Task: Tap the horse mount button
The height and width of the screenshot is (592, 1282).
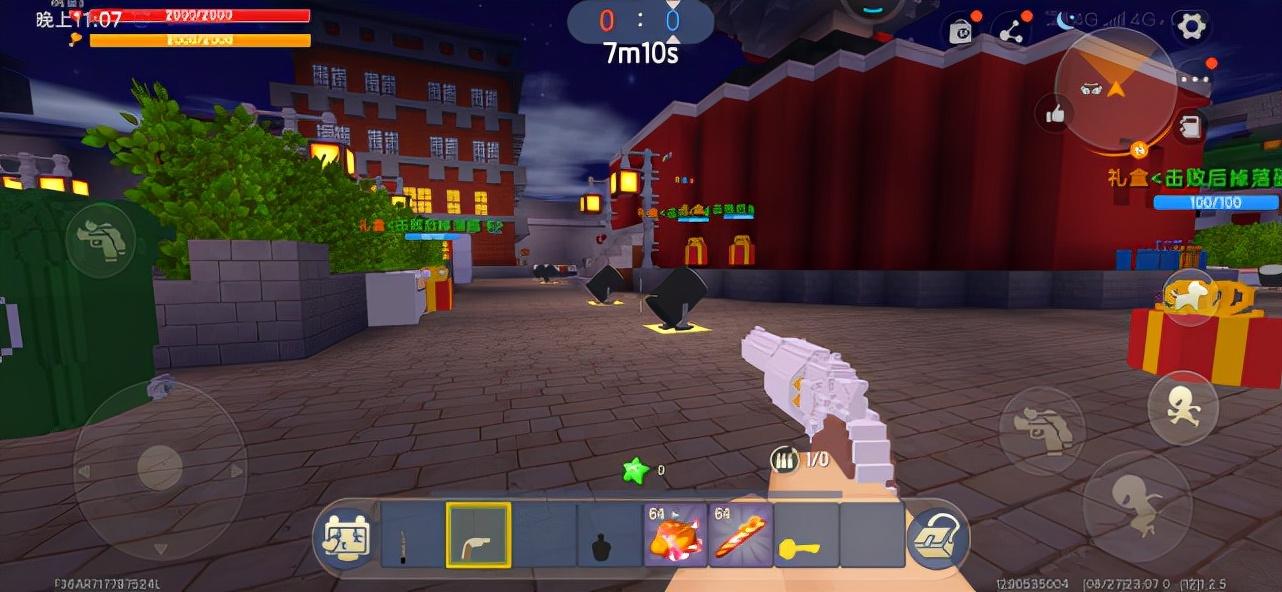Action: [x=1190, y=297]
